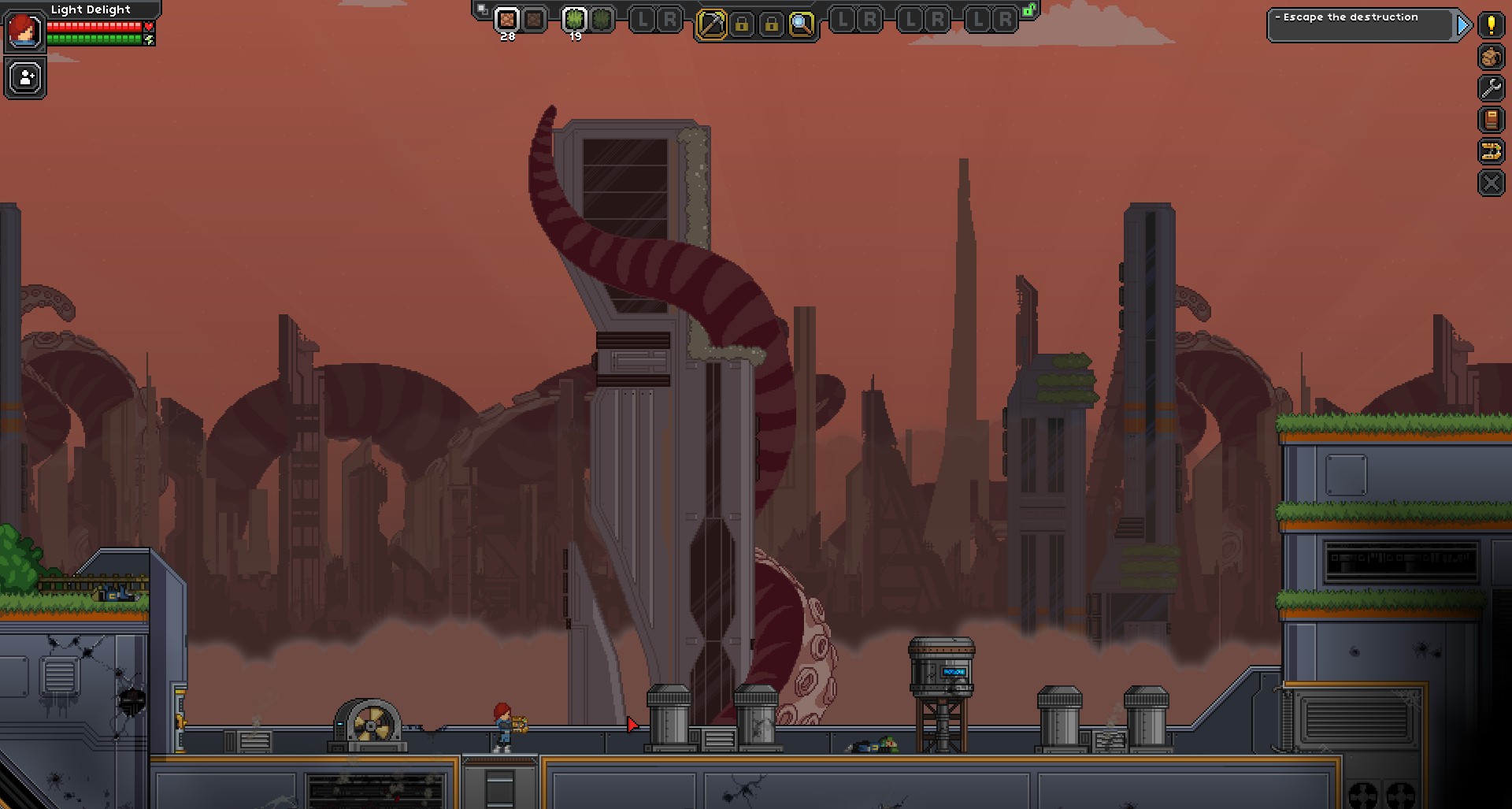Open the crafting wrench menu
Image resolution: width=1512 pixels, height=809 pixels.
(1491, 90)
